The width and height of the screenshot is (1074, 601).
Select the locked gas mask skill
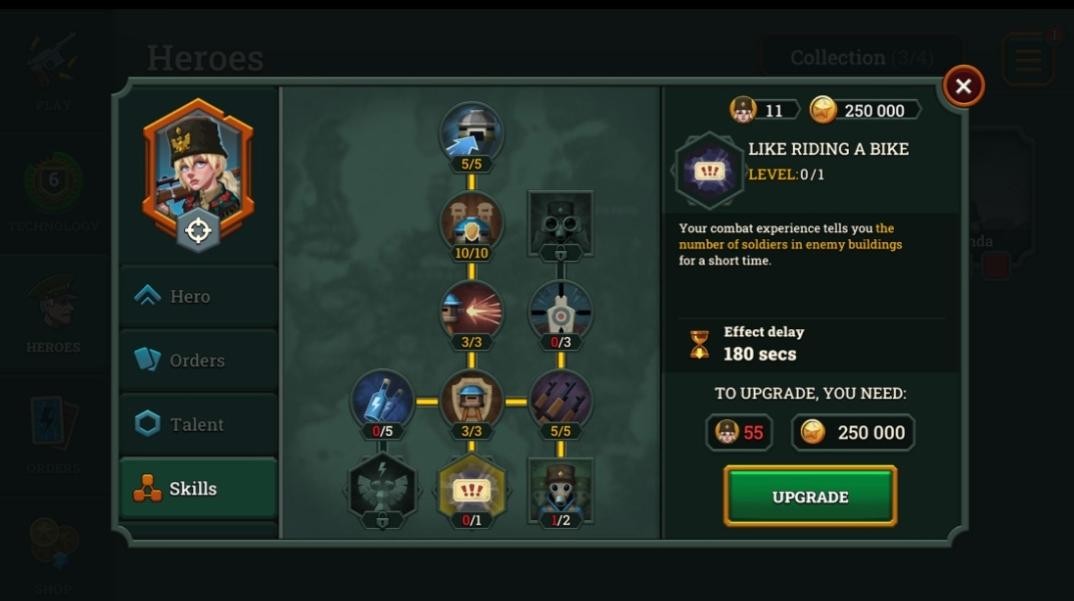pos(560,222)
